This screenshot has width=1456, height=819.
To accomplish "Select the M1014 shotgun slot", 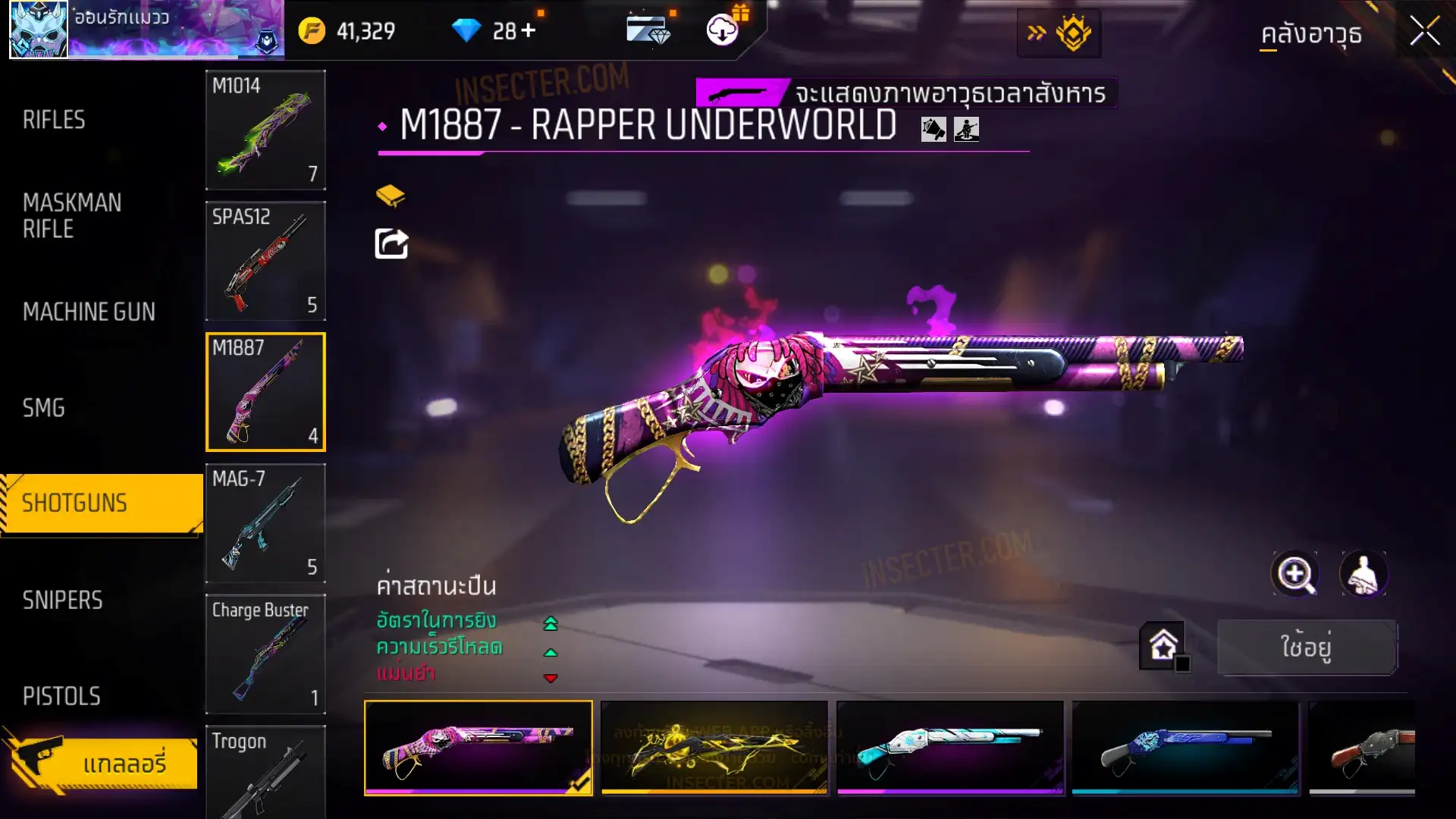I will pyautogui.click(x=265, y=130).
